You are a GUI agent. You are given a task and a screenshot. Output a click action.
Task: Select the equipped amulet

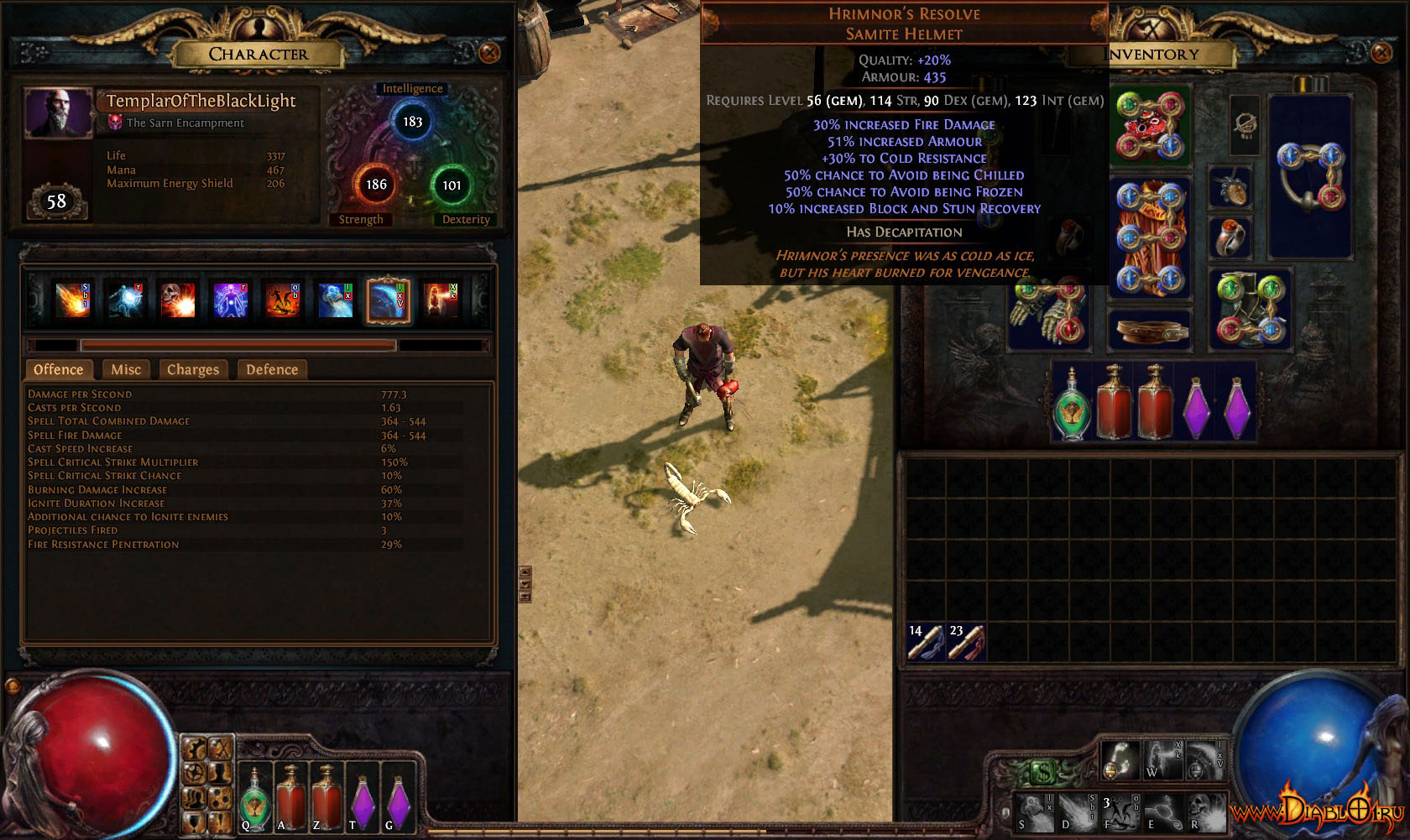pyautogui.click(x=1230, y=187)
